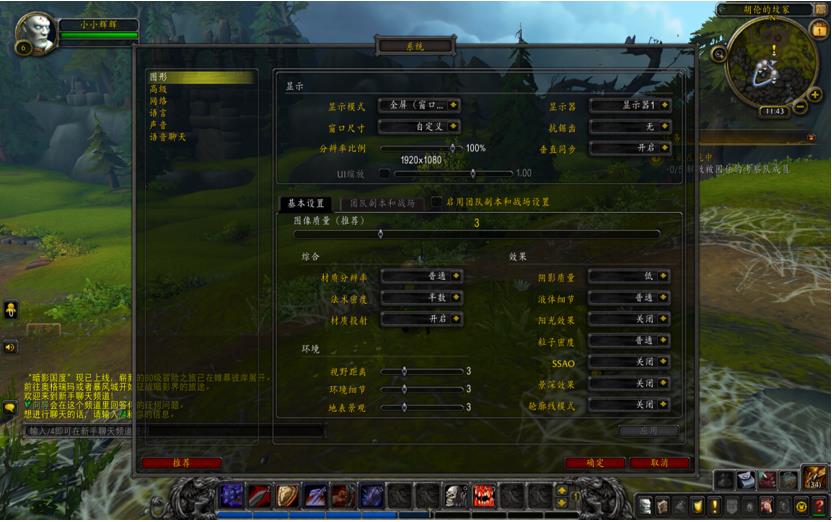Cancel changes with the 取消 button
Image resolution: width=832 pixels, height=522 pixels.
(659, 463)
